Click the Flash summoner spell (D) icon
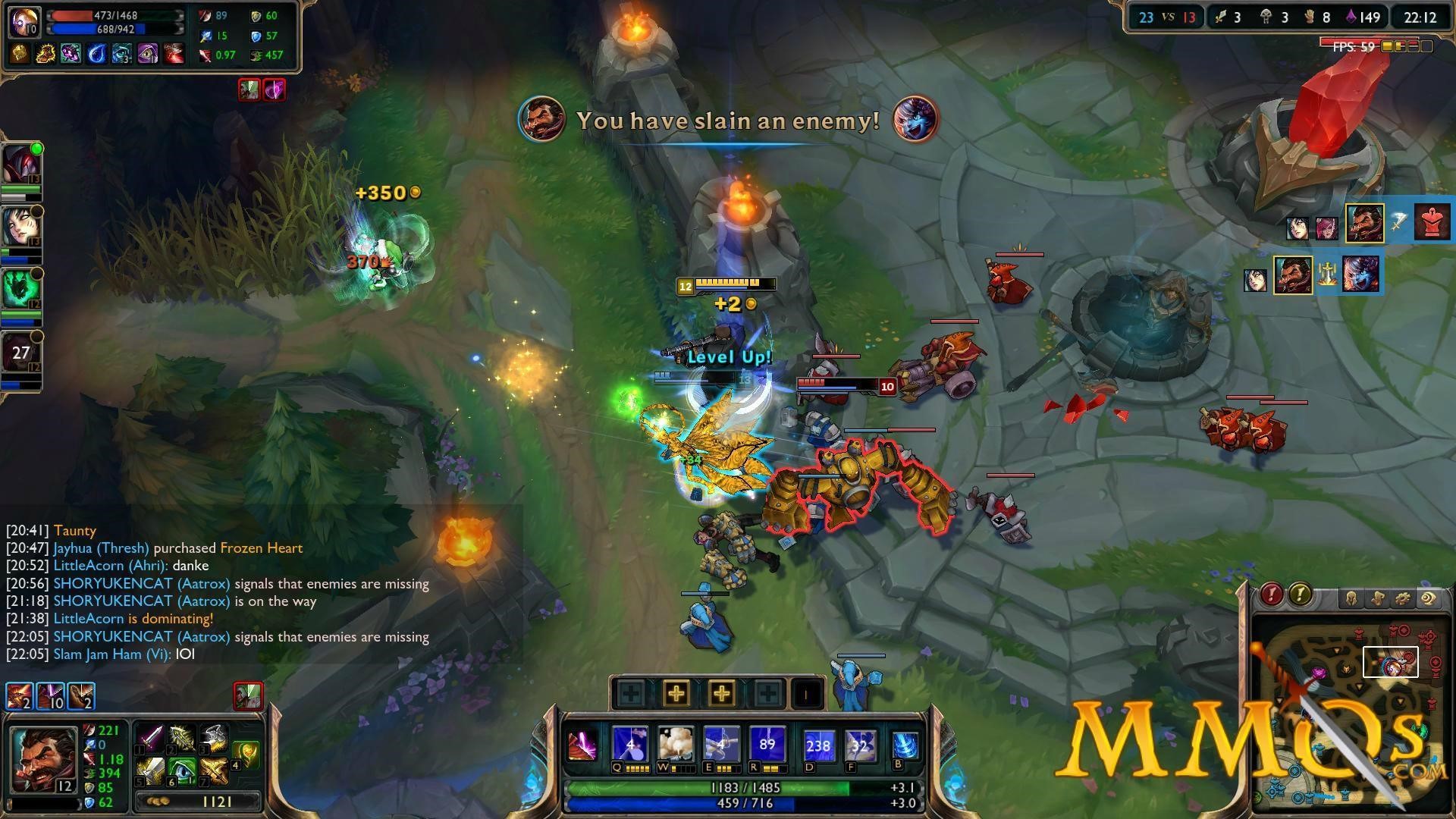This screenshot has height=819, width=1456. [819, 745]
